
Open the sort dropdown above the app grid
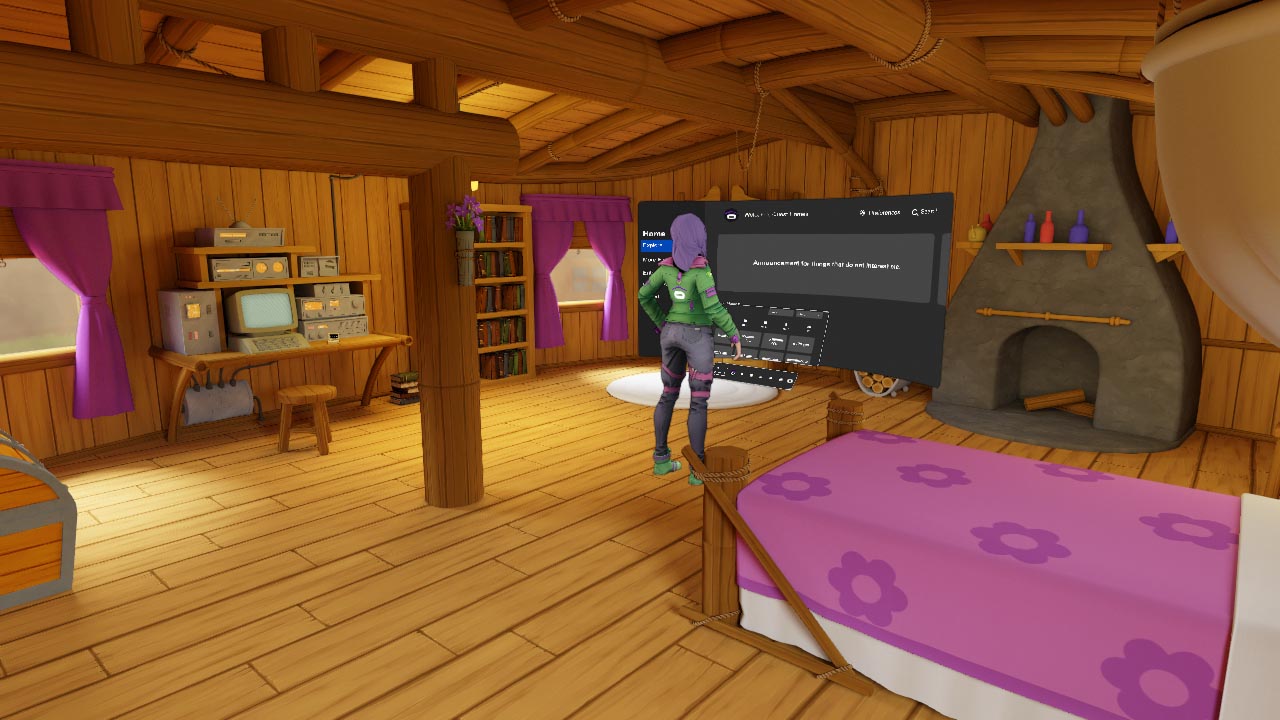pyautogui.click(x=780, y=313)
